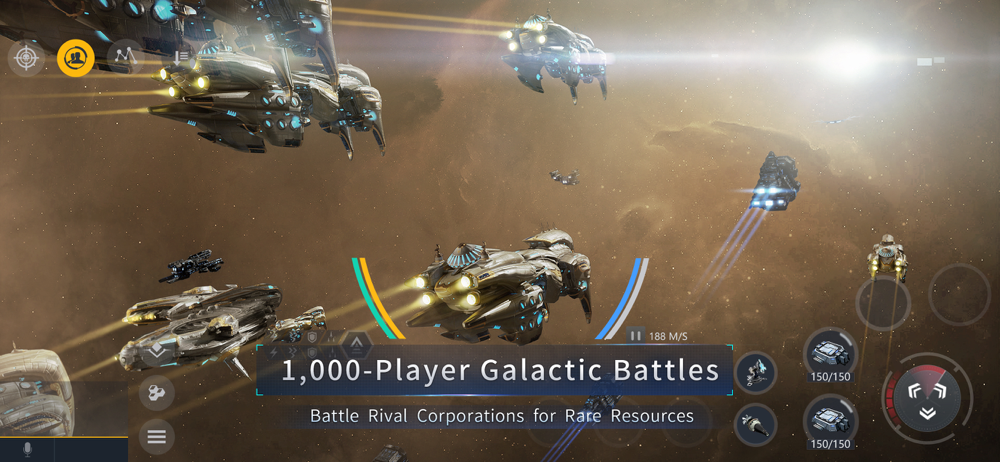Activate the turret weapon module
This screenshot has height=462, width=1000.
[x=756, y=372]
